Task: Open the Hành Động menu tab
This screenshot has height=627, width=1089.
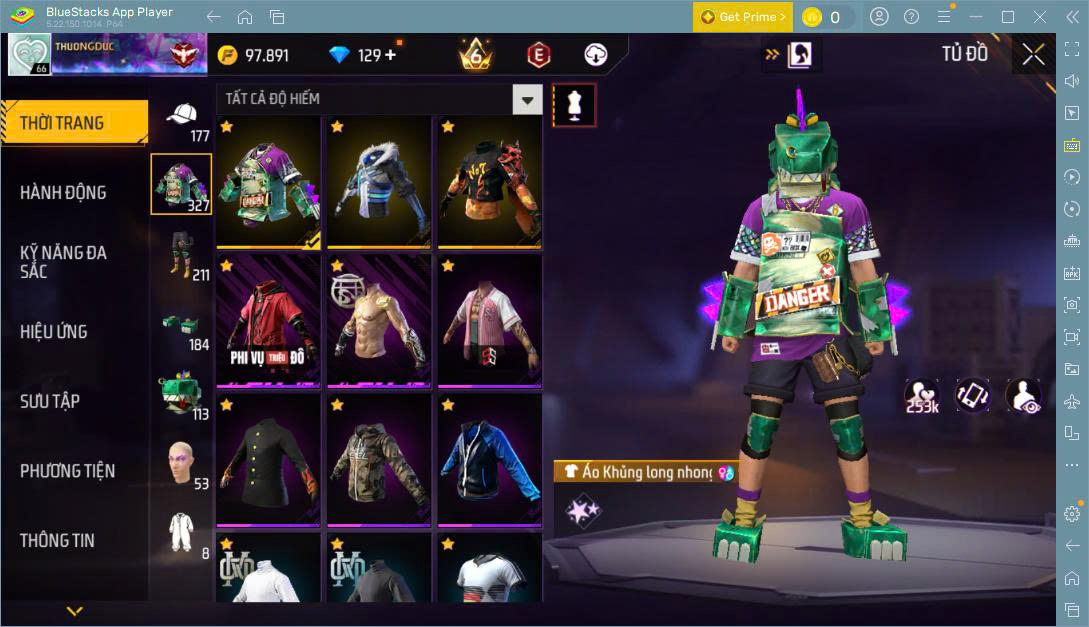Action: 63,192
